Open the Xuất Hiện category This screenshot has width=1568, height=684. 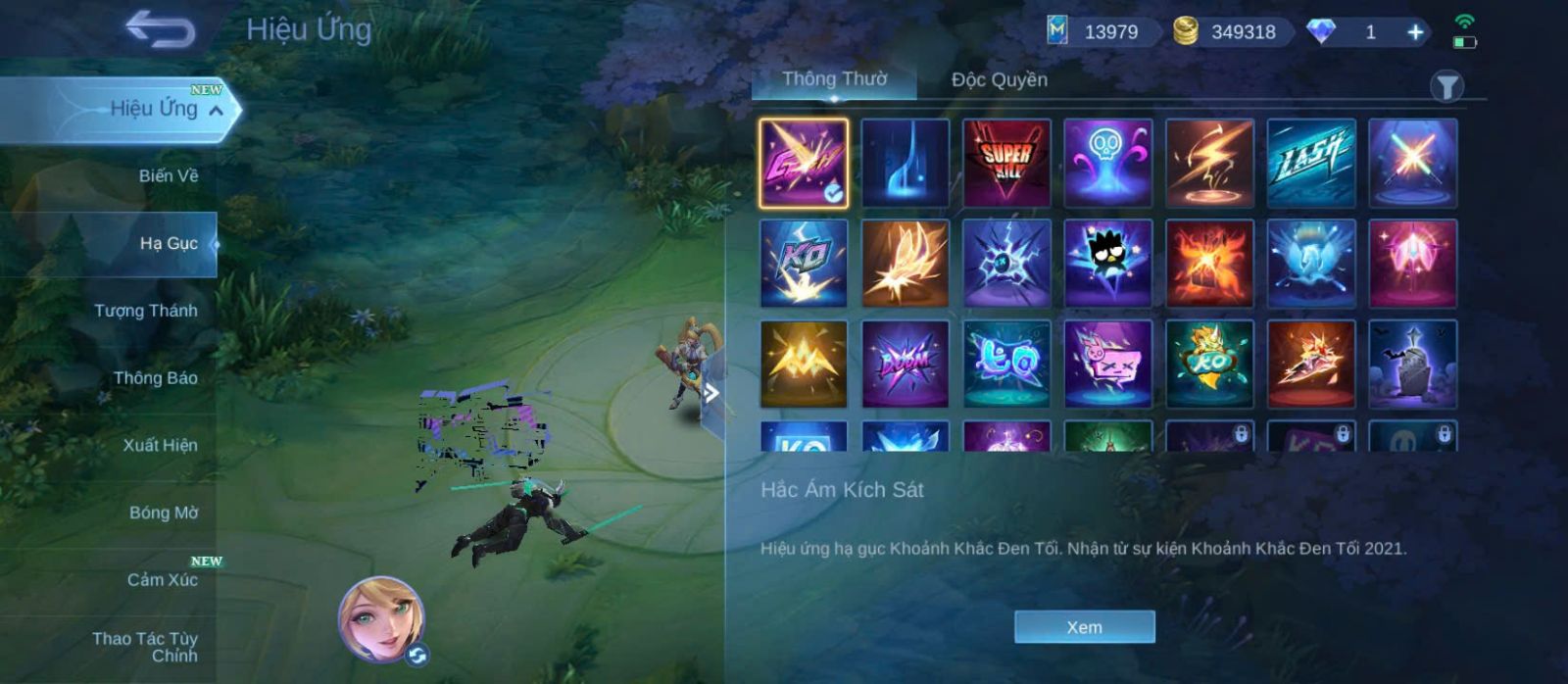(160, 445)
